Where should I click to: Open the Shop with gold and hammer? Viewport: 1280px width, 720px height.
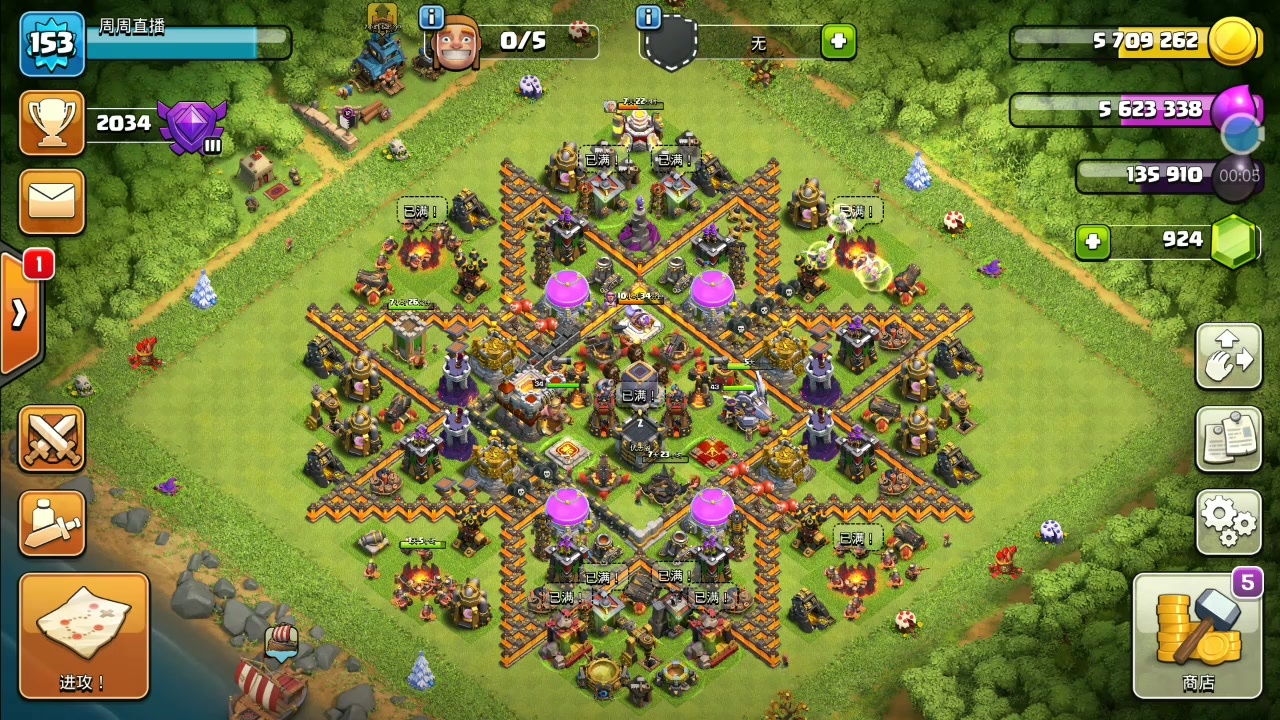1197,636
